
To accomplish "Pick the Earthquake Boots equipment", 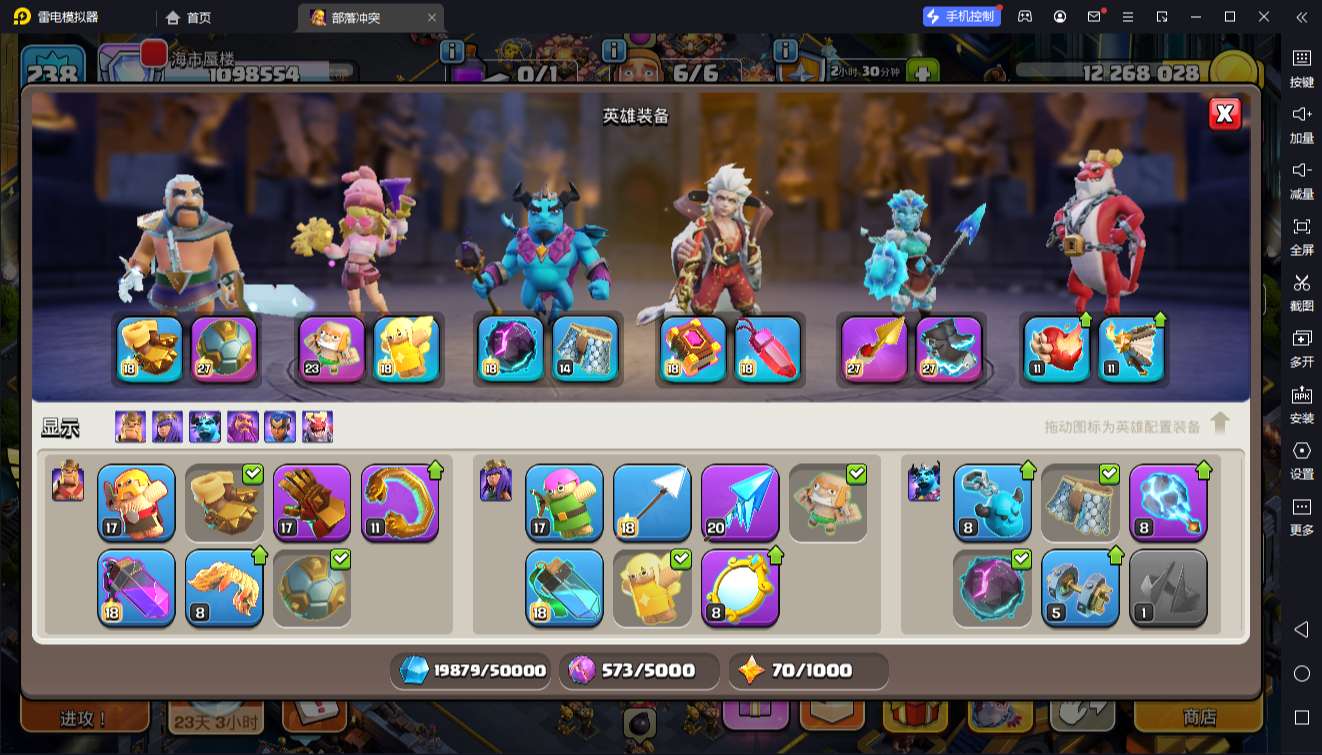I will (x=224, y=502).
